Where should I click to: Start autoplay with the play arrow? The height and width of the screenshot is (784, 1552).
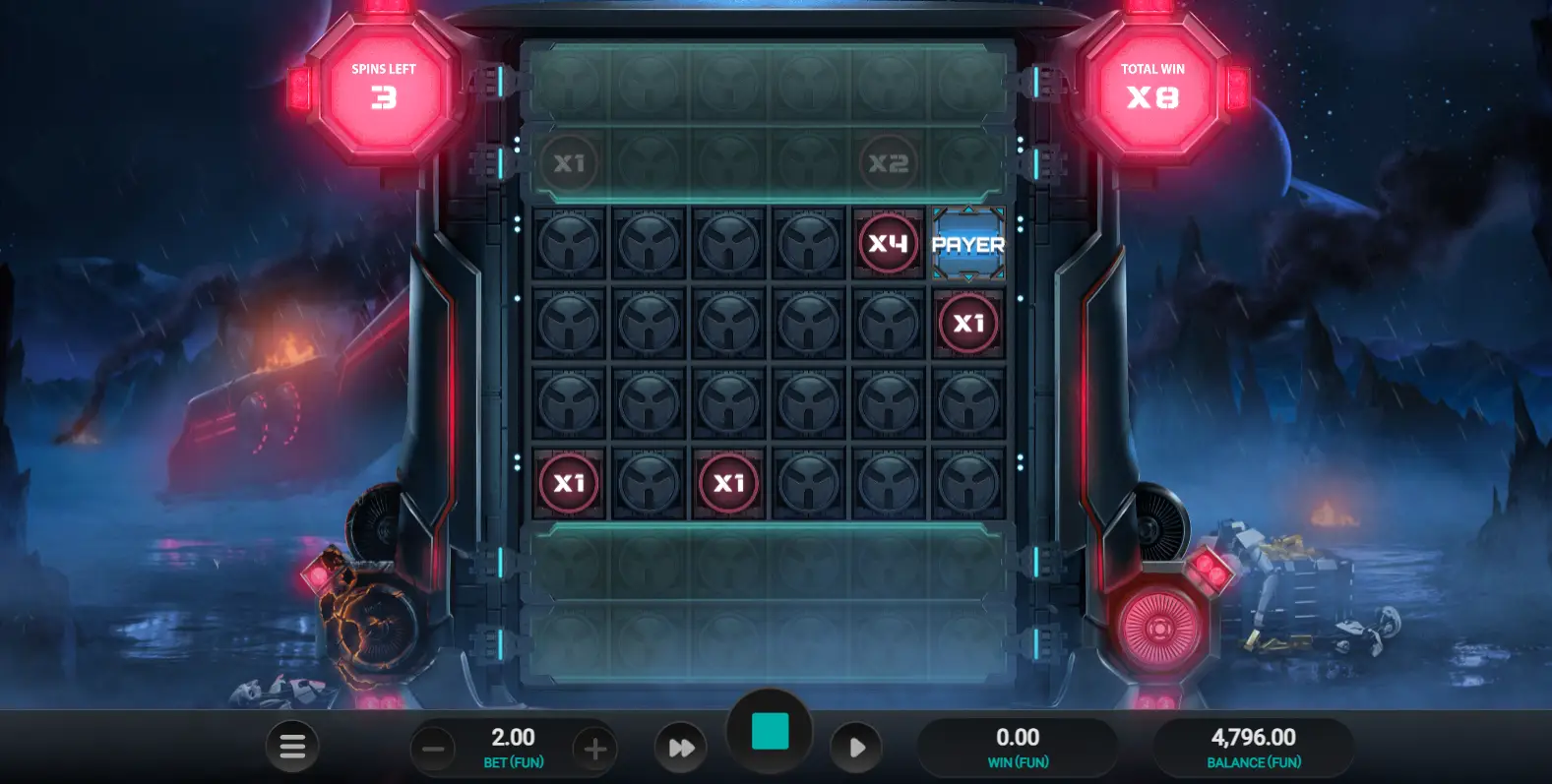[x=856, y=748]
